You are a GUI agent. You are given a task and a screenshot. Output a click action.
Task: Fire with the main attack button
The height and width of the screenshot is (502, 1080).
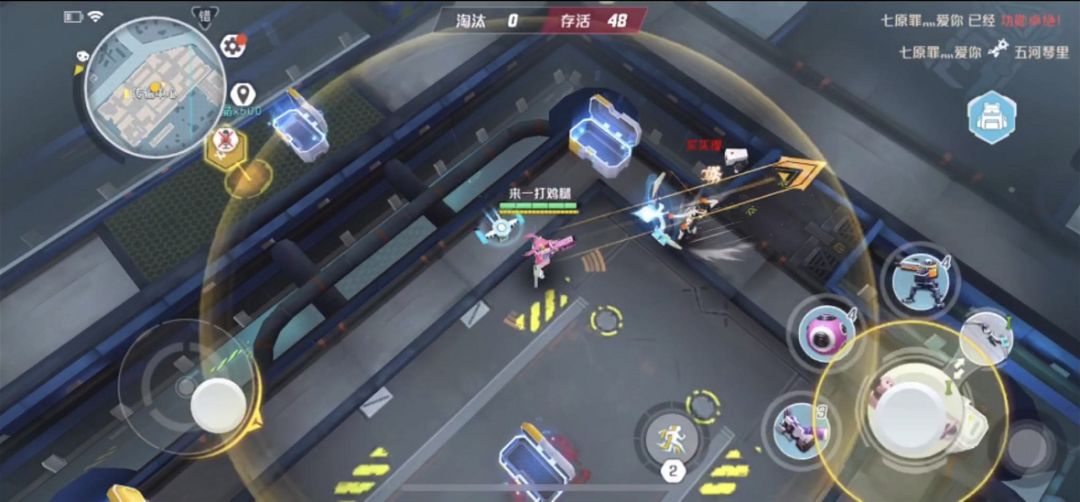point(910,412)
